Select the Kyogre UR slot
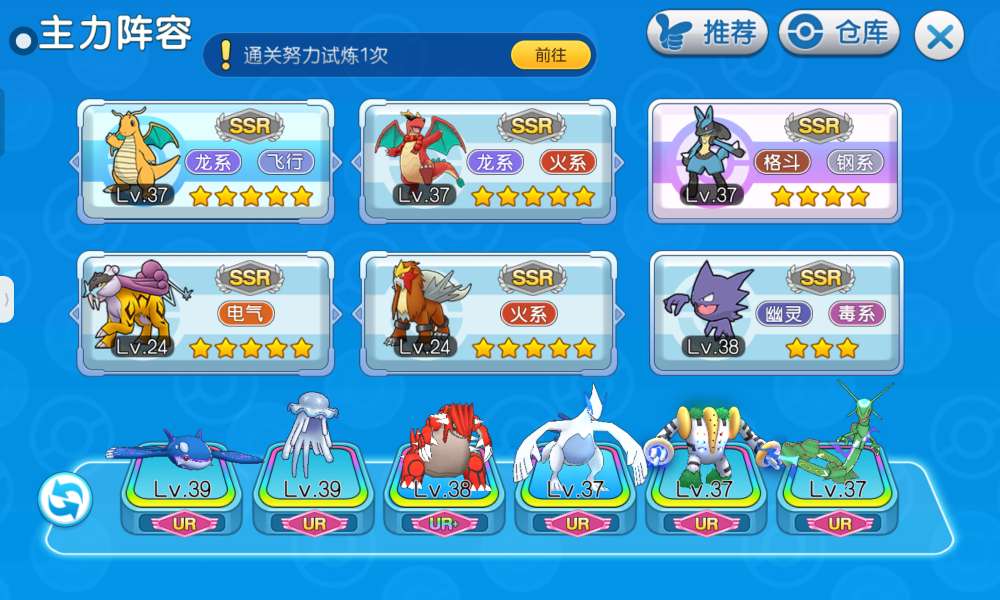The image size is (1000, 600). click(x=184, y=490)
